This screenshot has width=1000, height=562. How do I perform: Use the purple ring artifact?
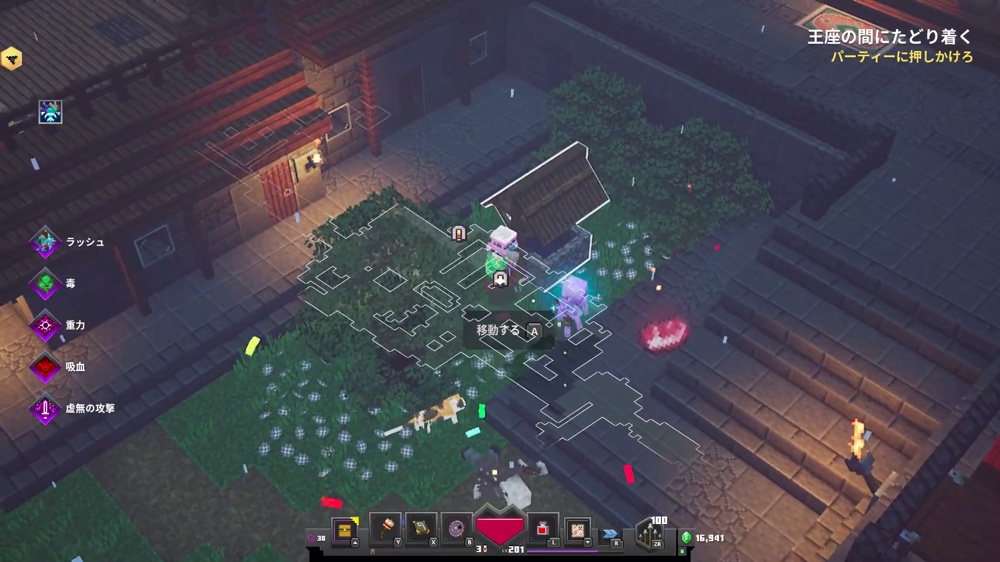tap(457, 527)
